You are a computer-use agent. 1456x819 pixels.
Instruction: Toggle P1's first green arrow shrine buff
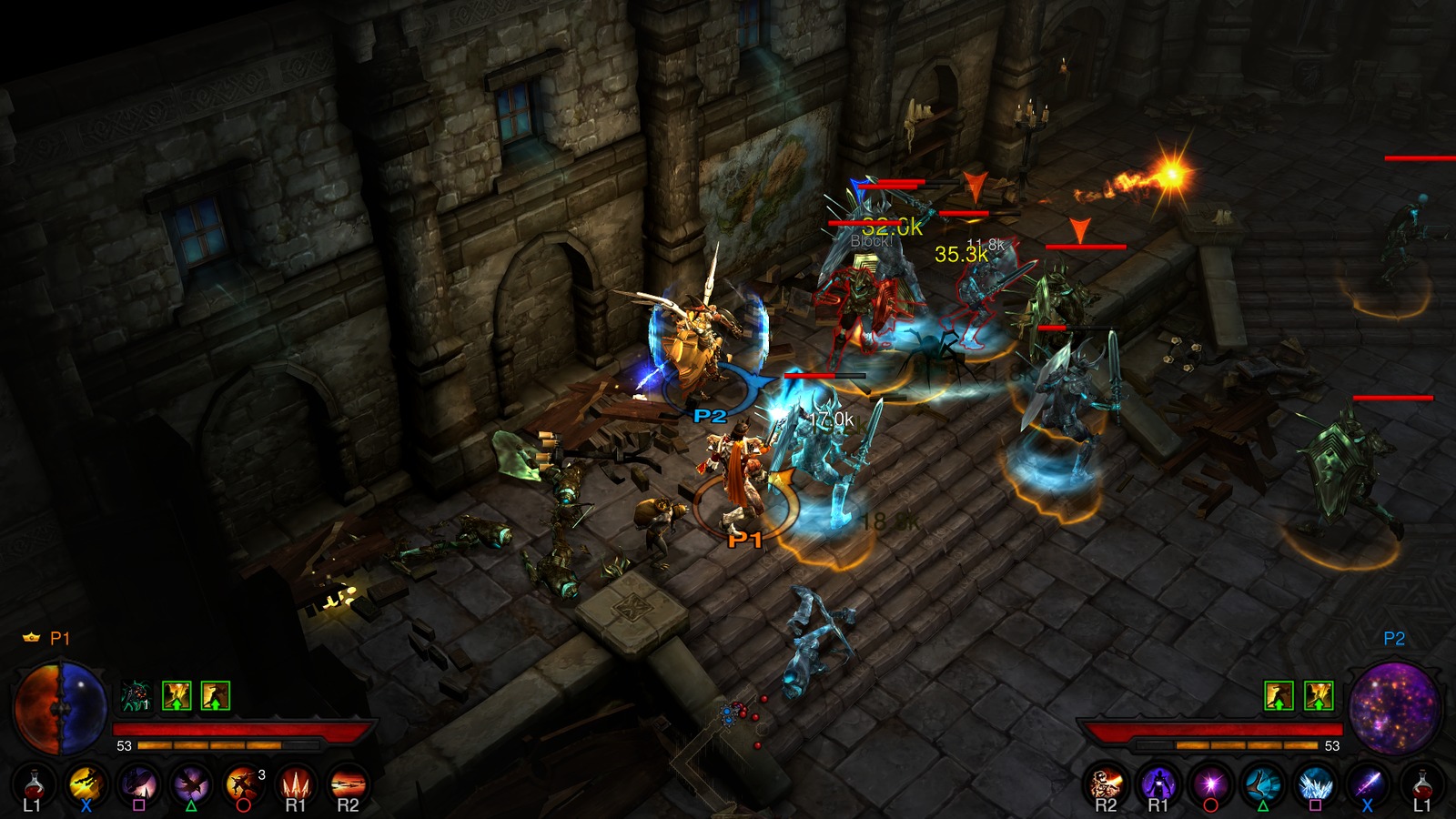coord(177,696)
